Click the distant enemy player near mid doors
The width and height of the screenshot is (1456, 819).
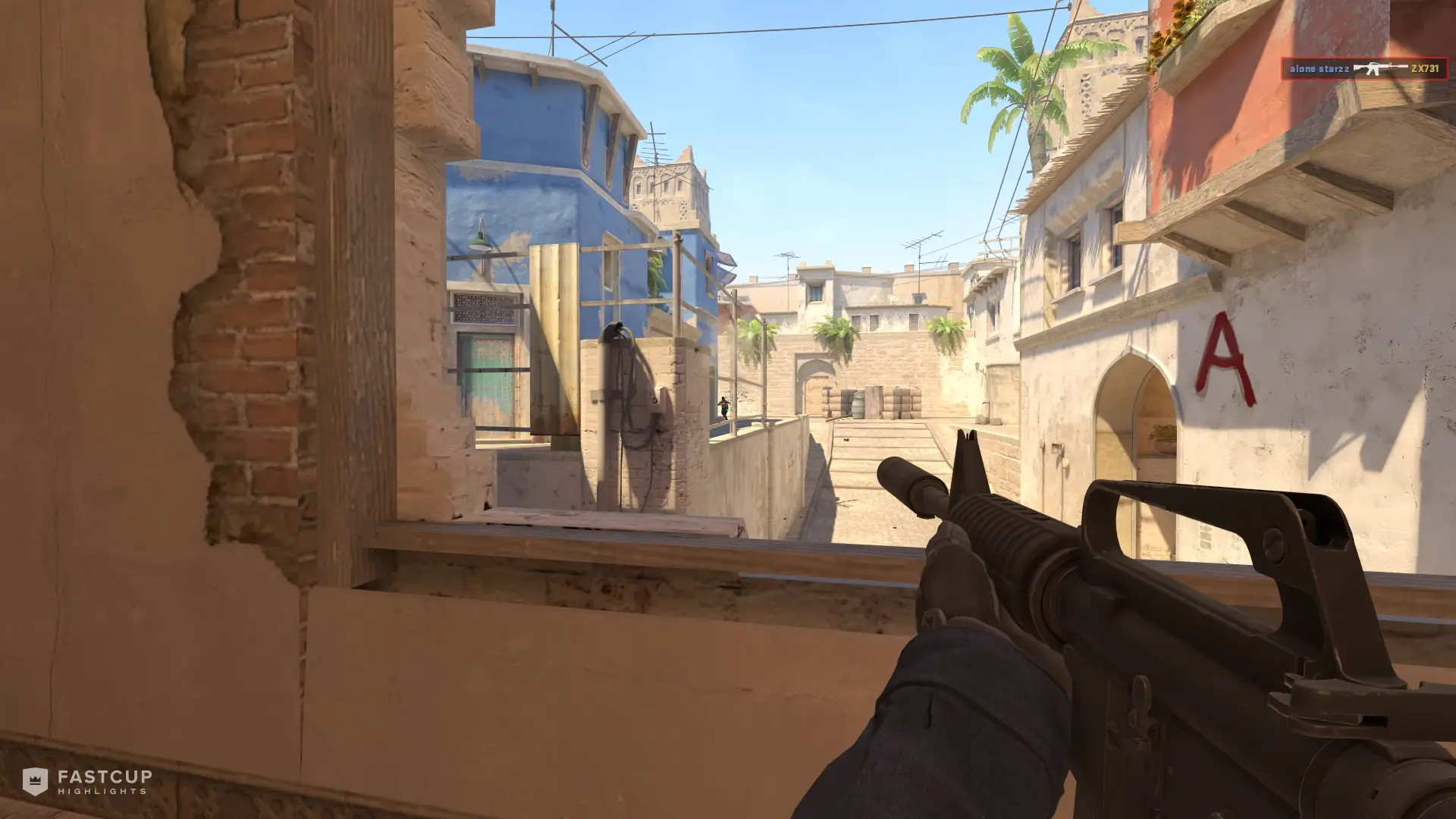point(723,407)
